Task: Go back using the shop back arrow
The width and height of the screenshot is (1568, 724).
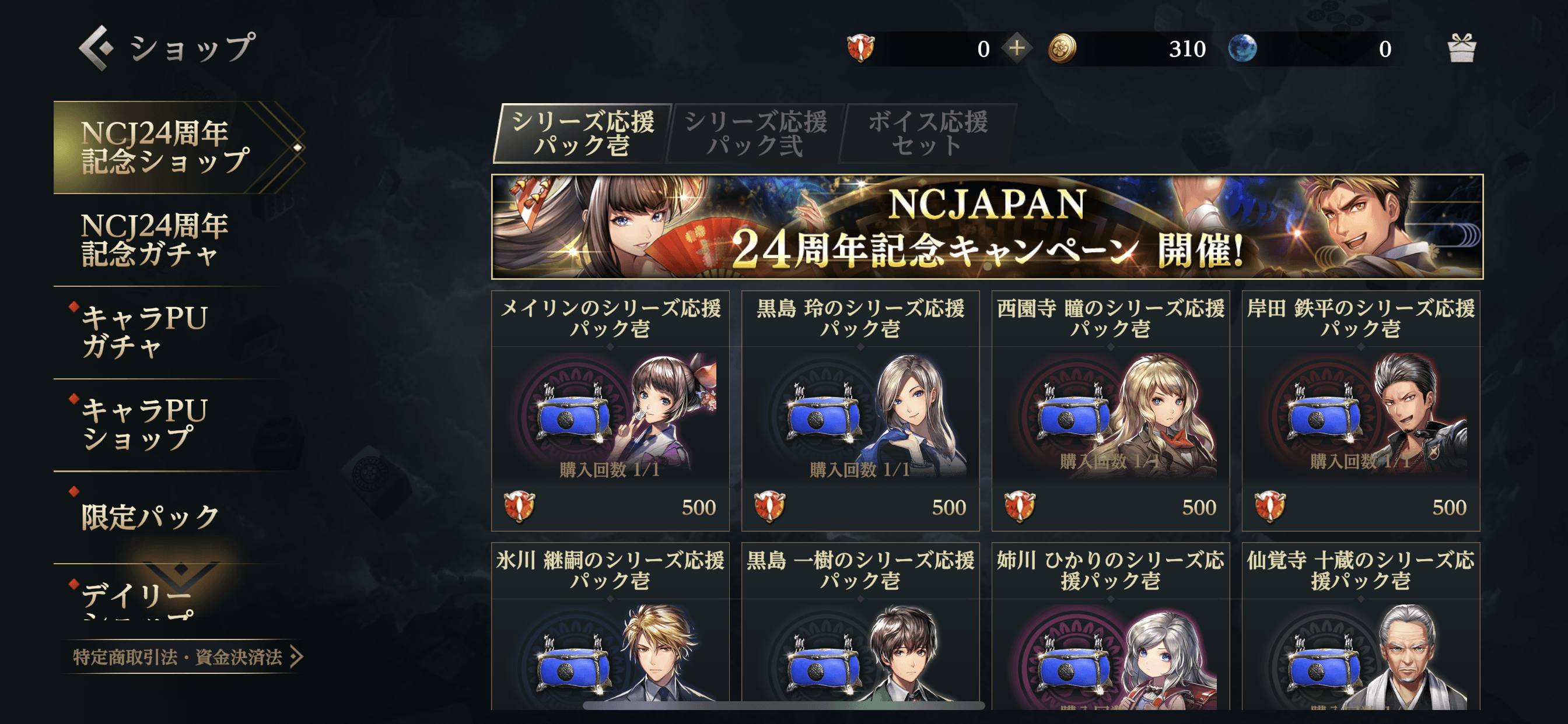Action: pyautogui.click(x=96, y=47)
